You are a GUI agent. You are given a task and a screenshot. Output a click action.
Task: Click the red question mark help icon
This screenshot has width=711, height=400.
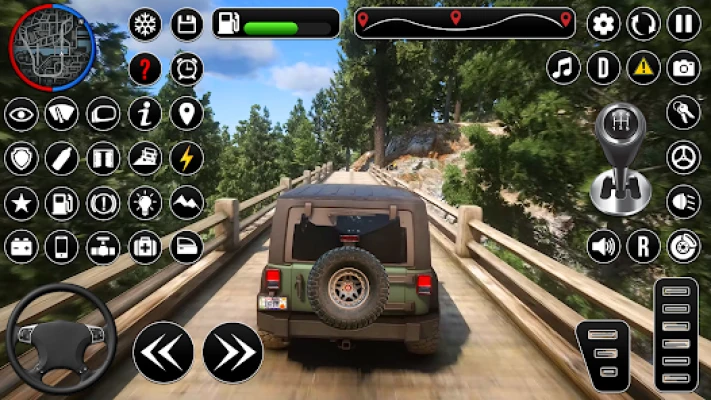[145, 69]
